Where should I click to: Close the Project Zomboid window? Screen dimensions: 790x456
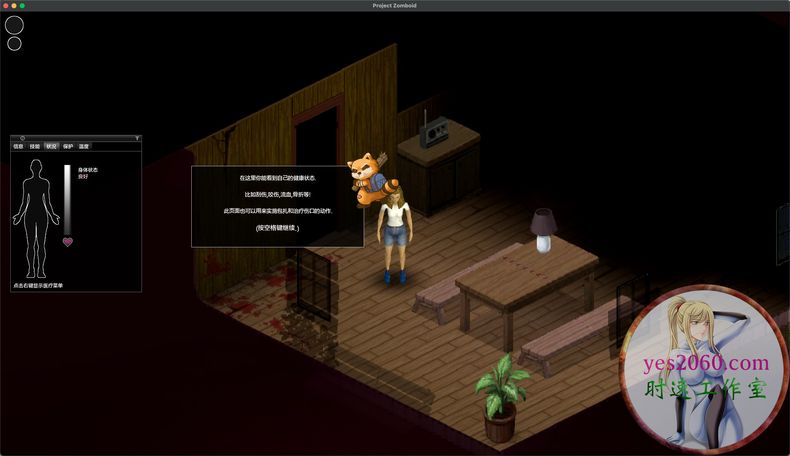(5, 6)
